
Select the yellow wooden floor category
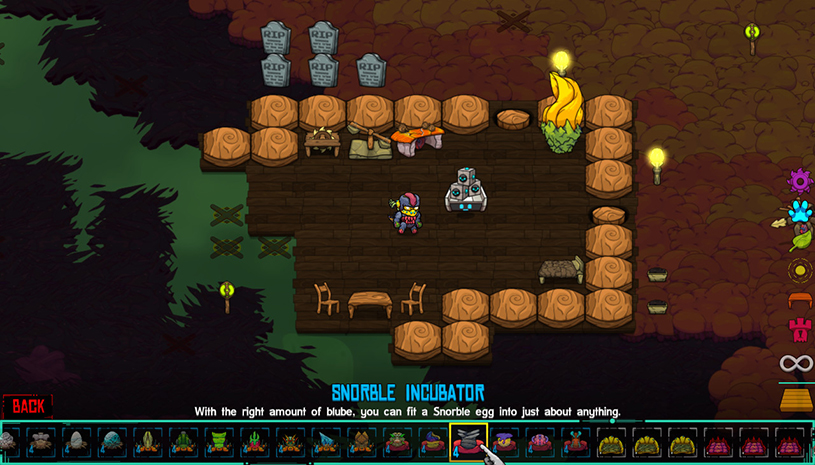click(x=797, y=399)
